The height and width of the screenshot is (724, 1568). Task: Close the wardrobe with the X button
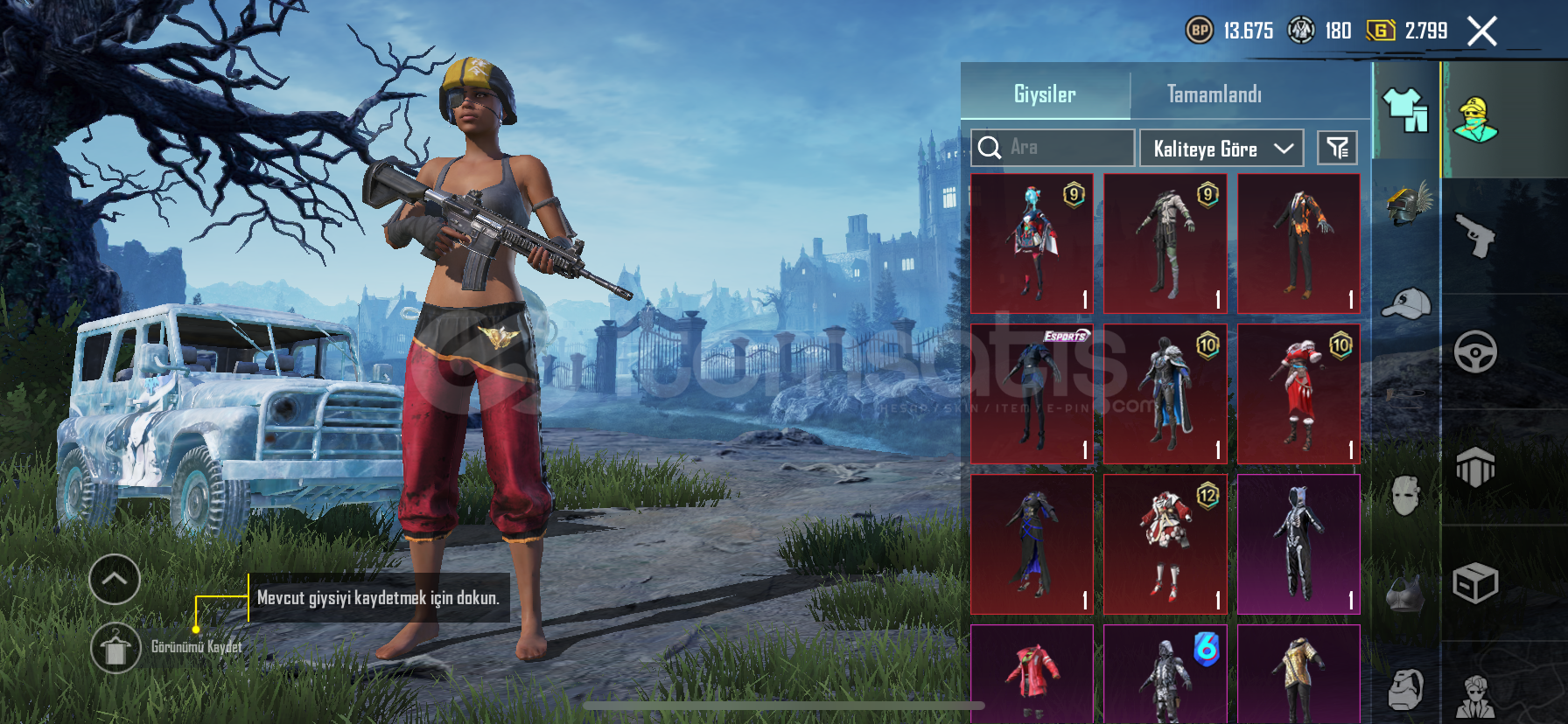tap(1481, 32)
